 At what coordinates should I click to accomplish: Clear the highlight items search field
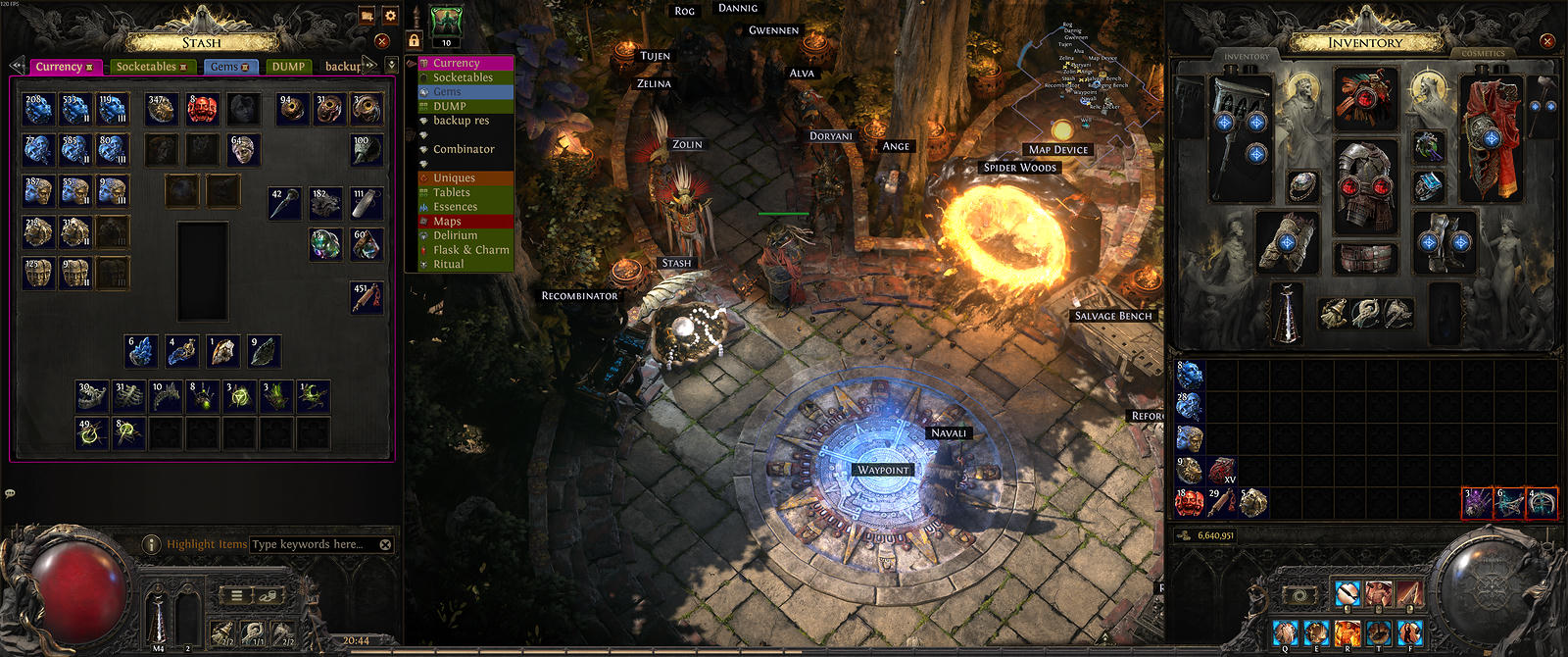pyautogui.click(x=385, y=544)
